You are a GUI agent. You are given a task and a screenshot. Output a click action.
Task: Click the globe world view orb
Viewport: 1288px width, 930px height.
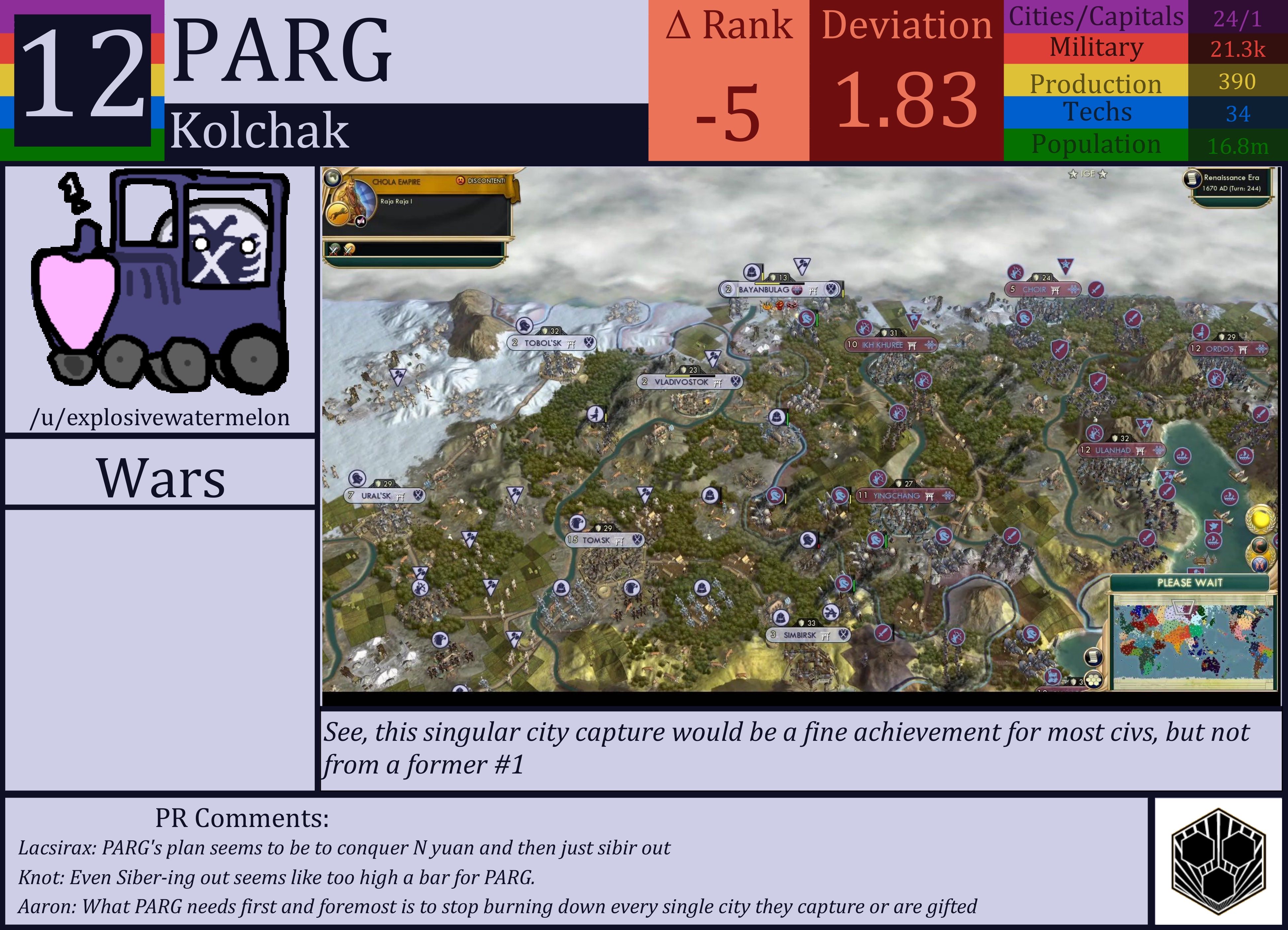pyautogui.click(x=333, y=178)
